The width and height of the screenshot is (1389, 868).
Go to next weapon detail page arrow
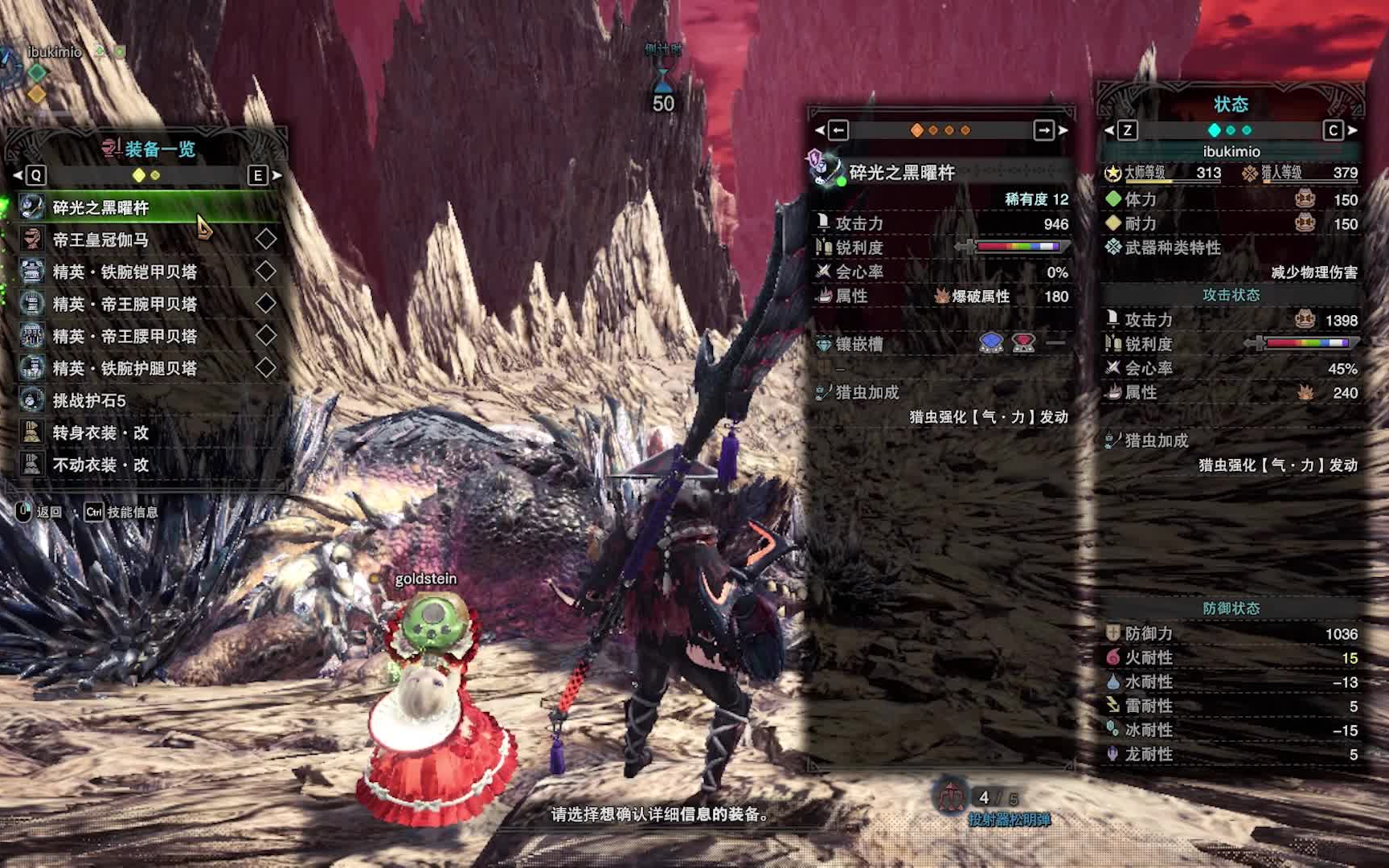[x=1044, y=130]
